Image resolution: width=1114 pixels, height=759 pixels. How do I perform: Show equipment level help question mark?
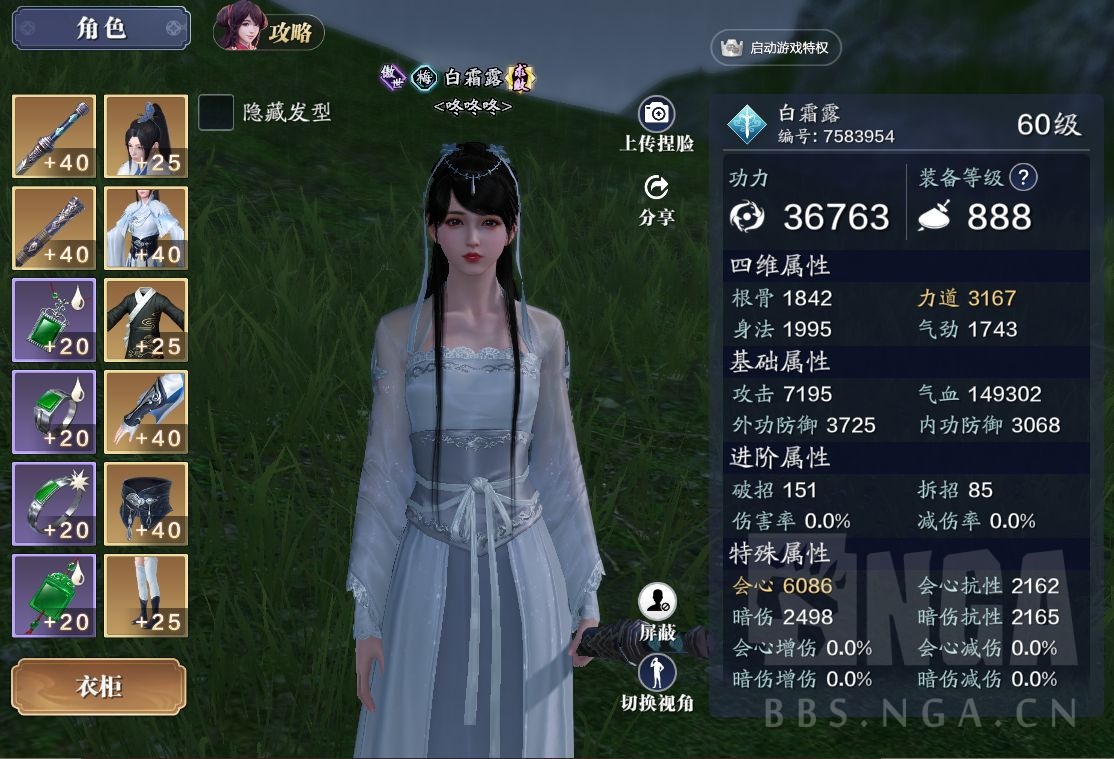[x=1023, y=178]
